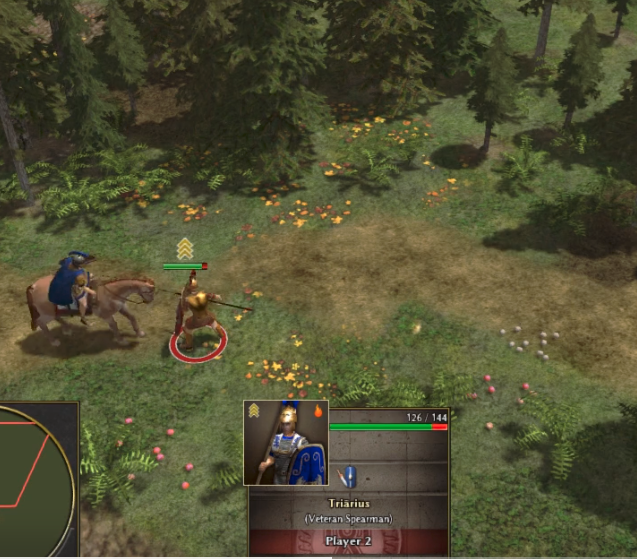
Task: Select the attack and armor shield icon
Action: point(348,476)
